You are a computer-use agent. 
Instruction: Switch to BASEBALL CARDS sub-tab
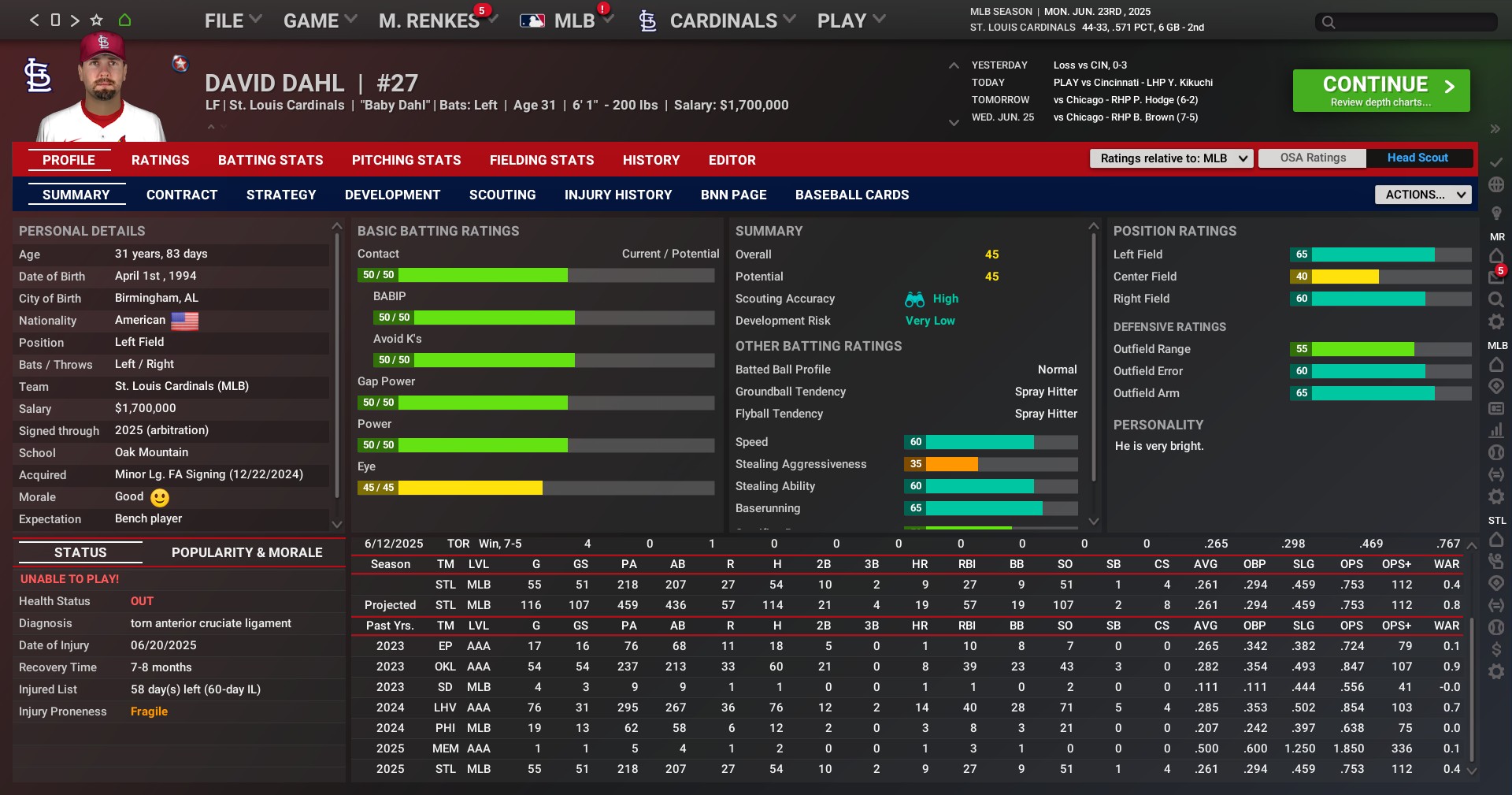tap(852, 195)
